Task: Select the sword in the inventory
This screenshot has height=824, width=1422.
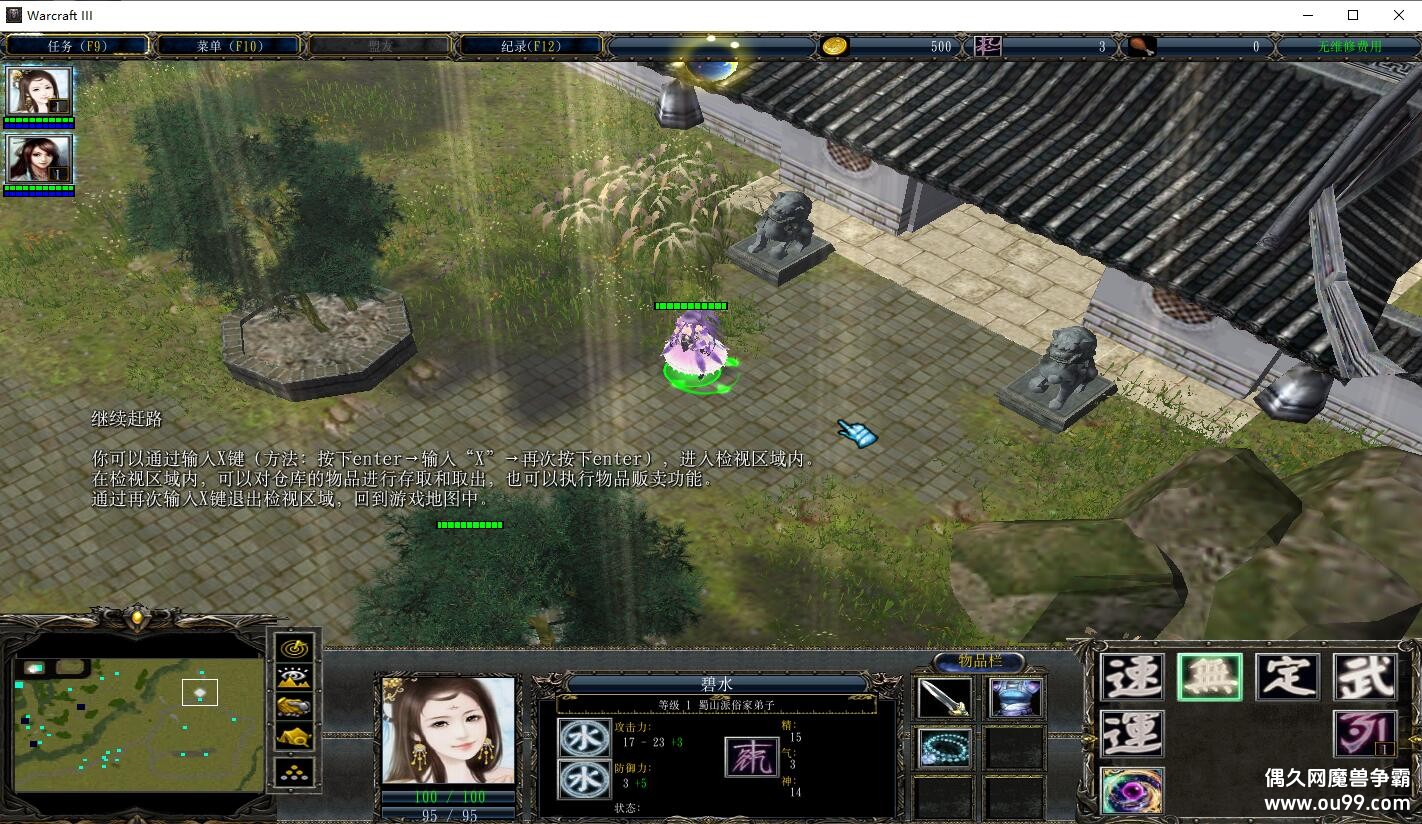Action: pyautogui.click(x=944, y=698)
